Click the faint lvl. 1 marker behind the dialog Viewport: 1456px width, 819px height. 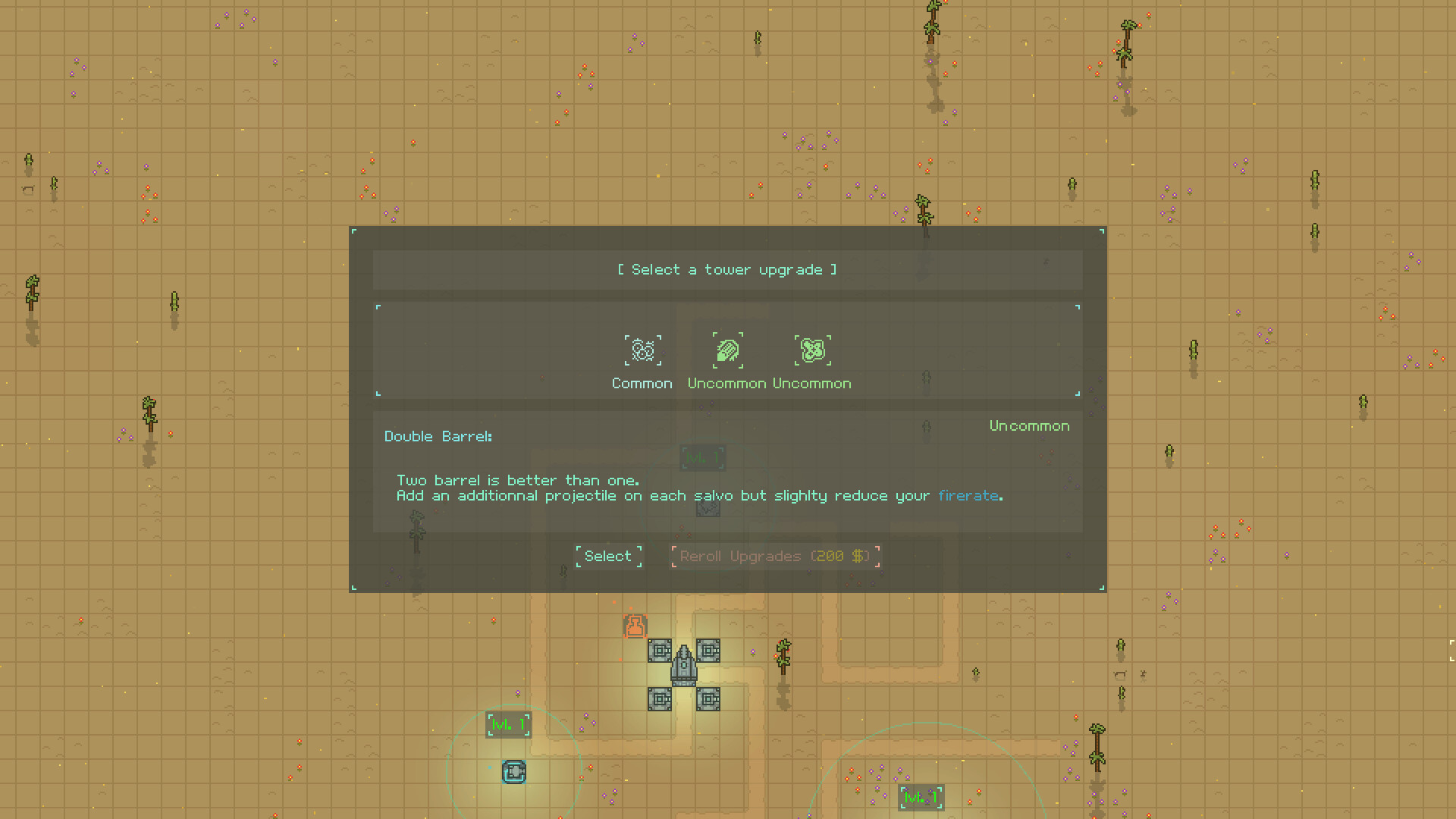(704, 457)
